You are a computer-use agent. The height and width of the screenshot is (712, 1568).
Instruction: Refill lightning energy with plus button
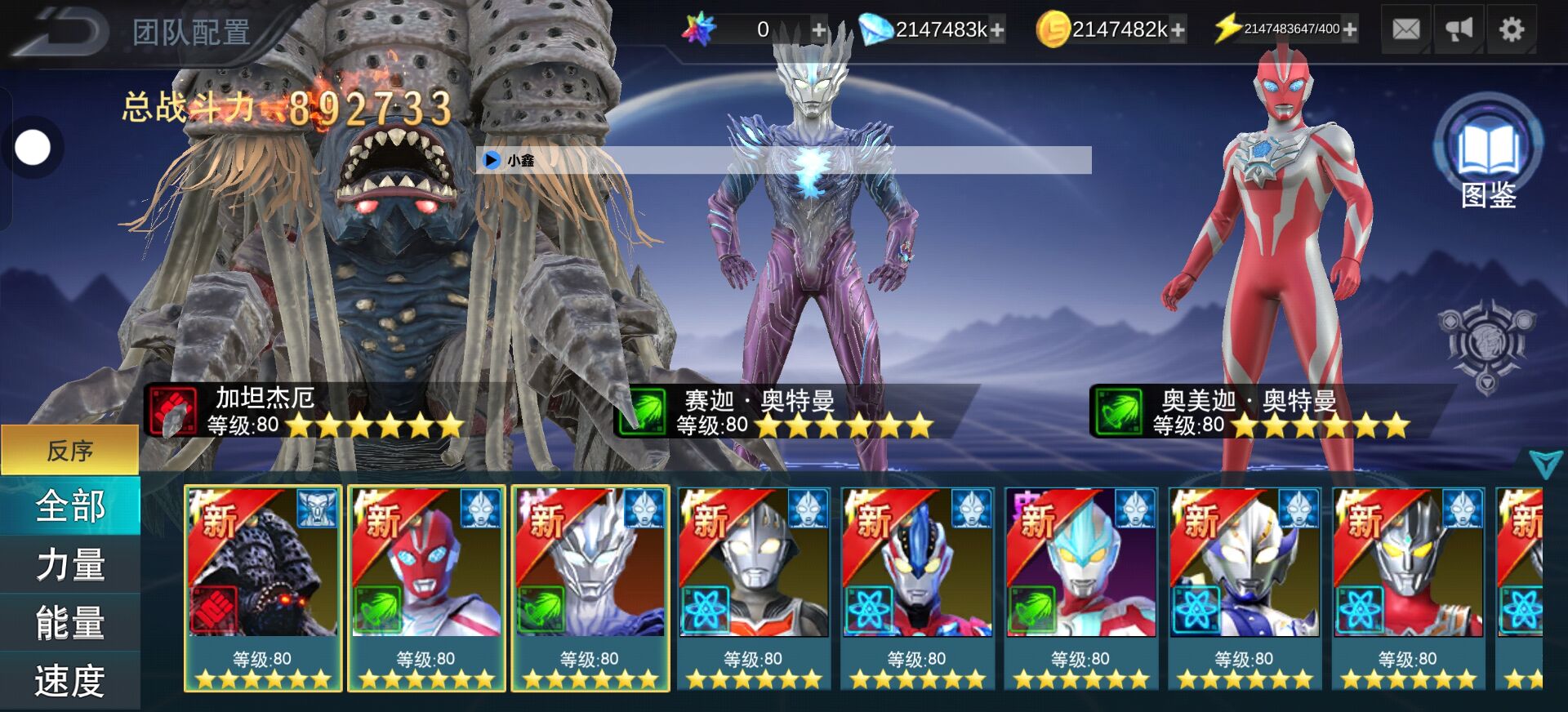(1350, 30)
